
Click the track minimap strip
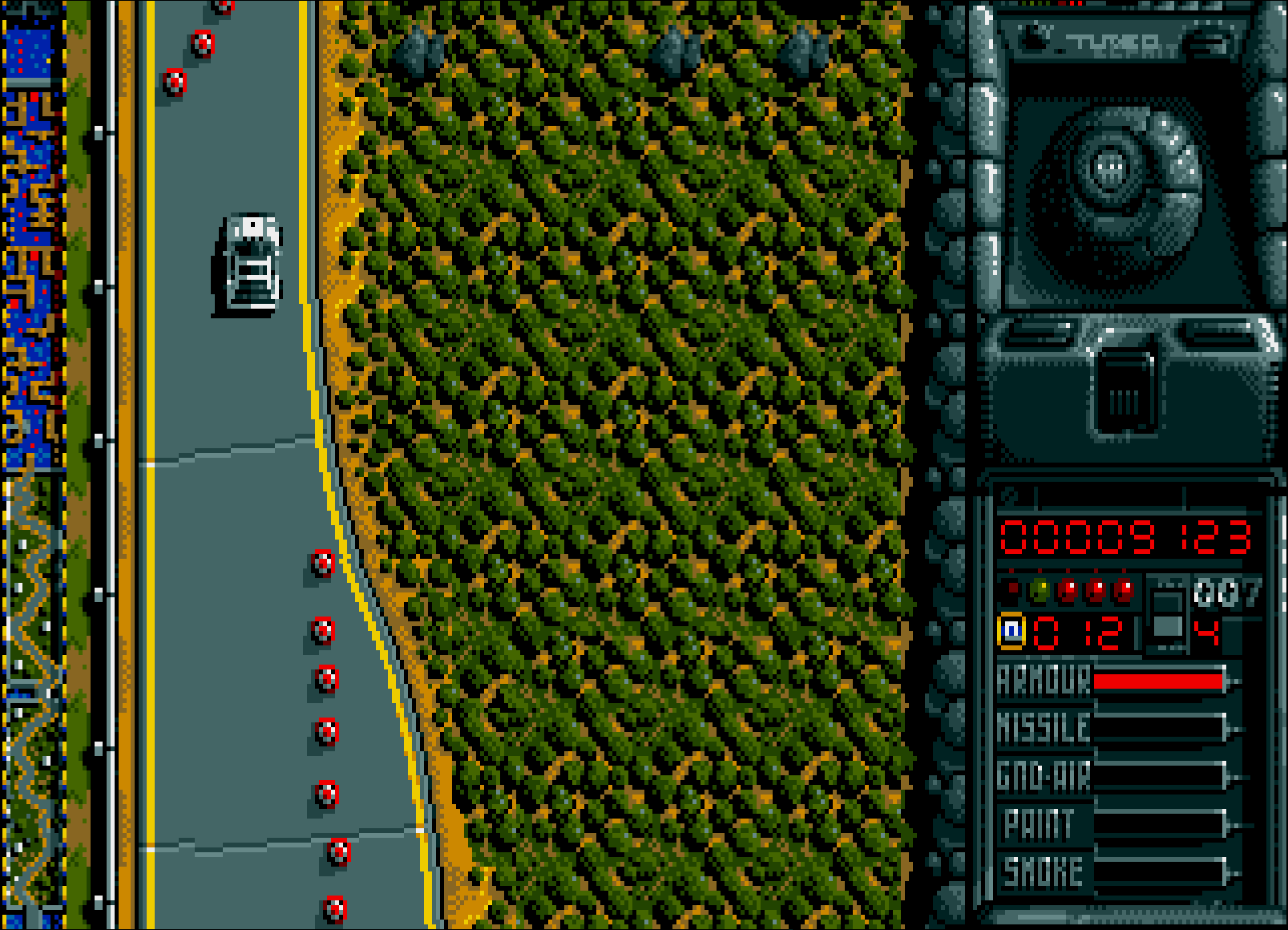tap(34, 465)
